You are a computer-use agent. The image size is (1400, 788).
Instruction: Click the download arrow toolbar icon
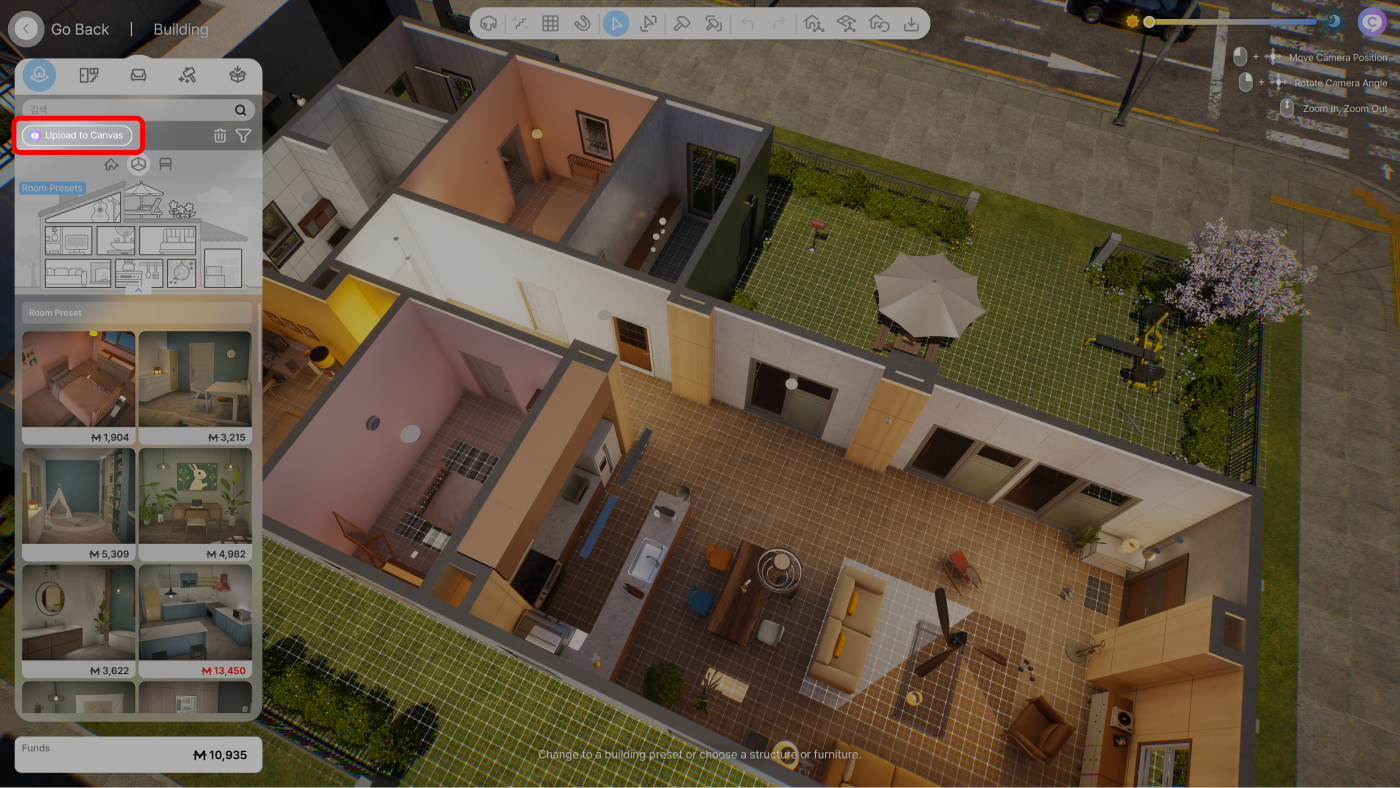[911, 23]
